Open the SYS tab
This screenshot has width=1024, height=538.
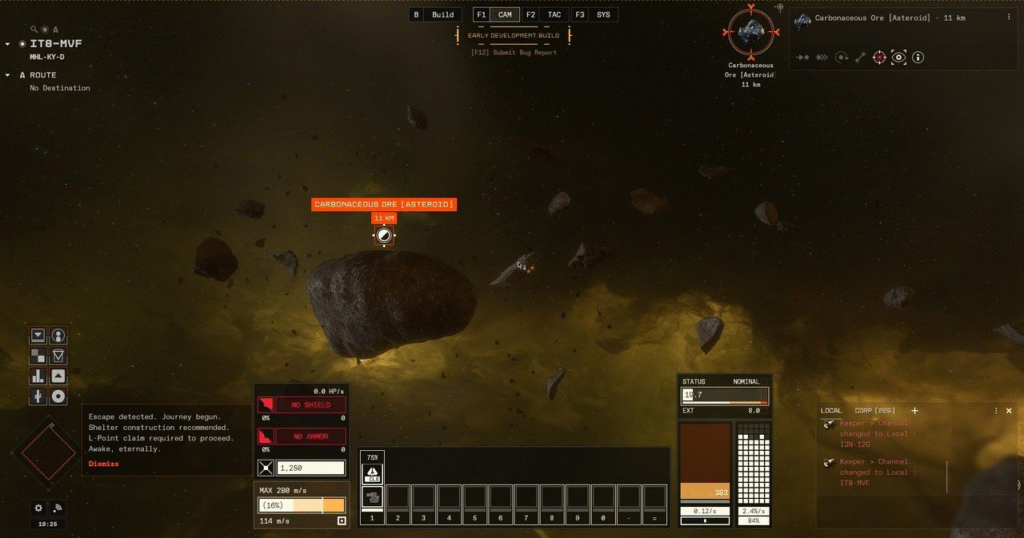coord(603,15)
